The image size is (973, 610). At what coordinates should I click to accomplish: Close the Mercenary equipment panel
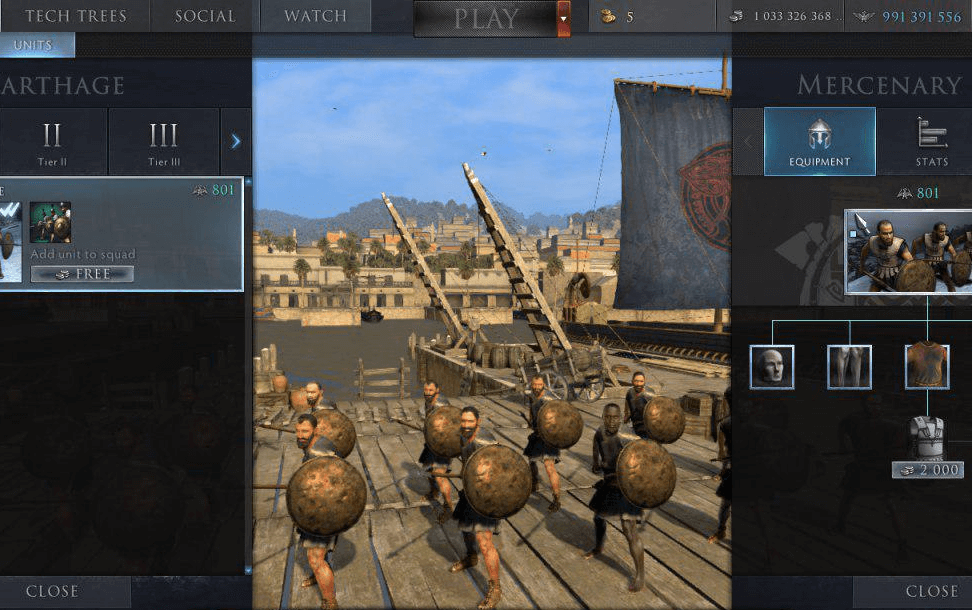pyautogui.click(x=931, y=591)
